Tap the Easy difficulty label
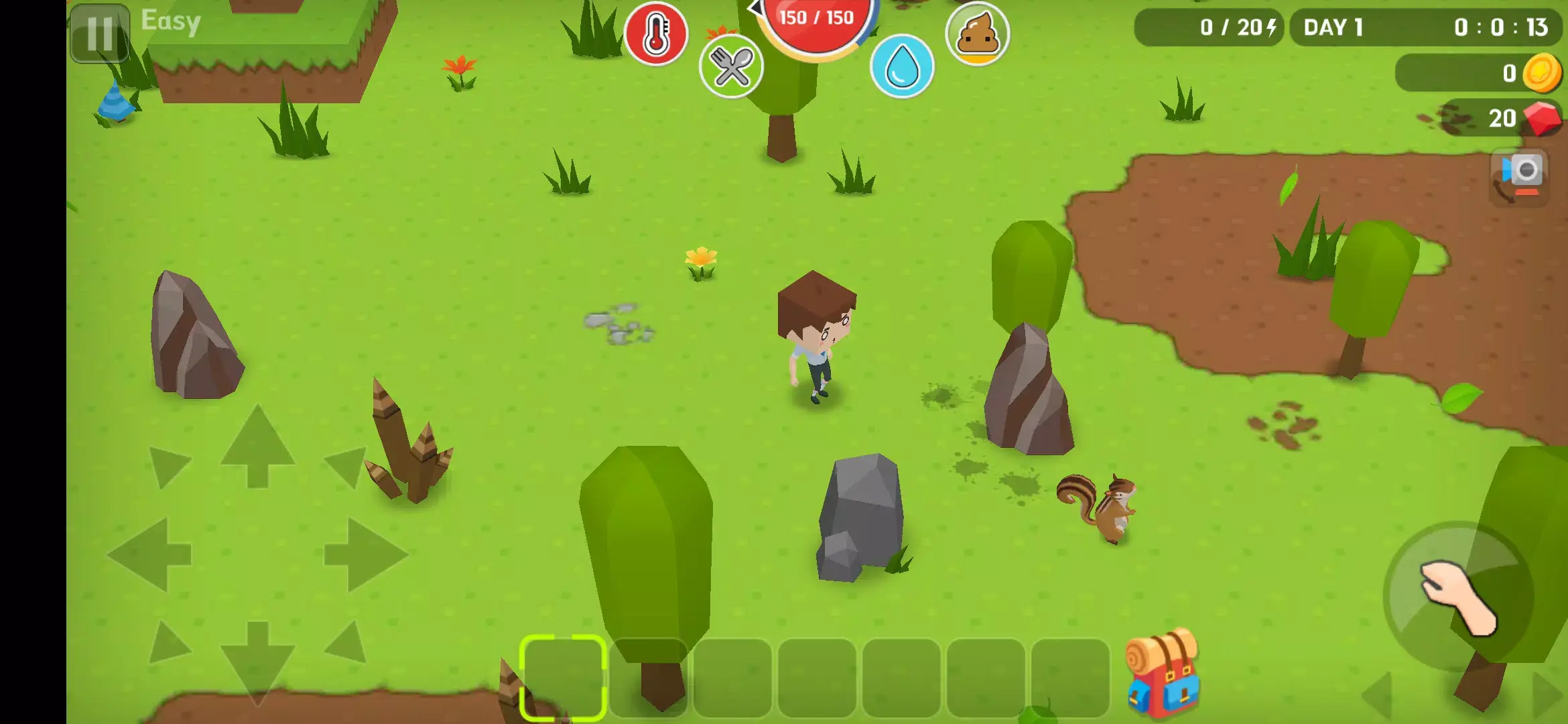 170,21
